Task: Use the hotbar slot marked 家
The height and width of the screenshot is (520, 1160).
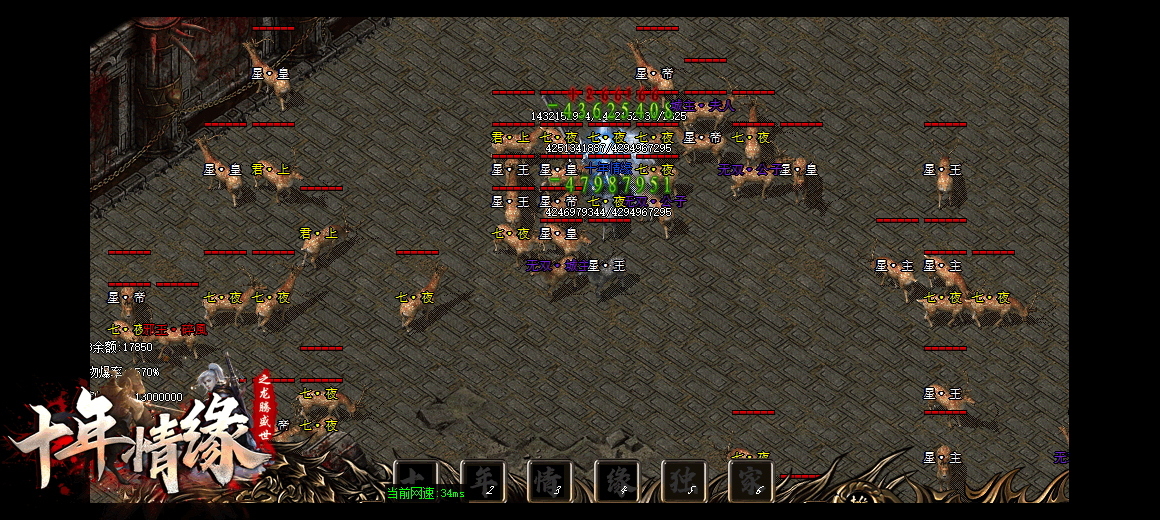Action: (x=751, y=479)
